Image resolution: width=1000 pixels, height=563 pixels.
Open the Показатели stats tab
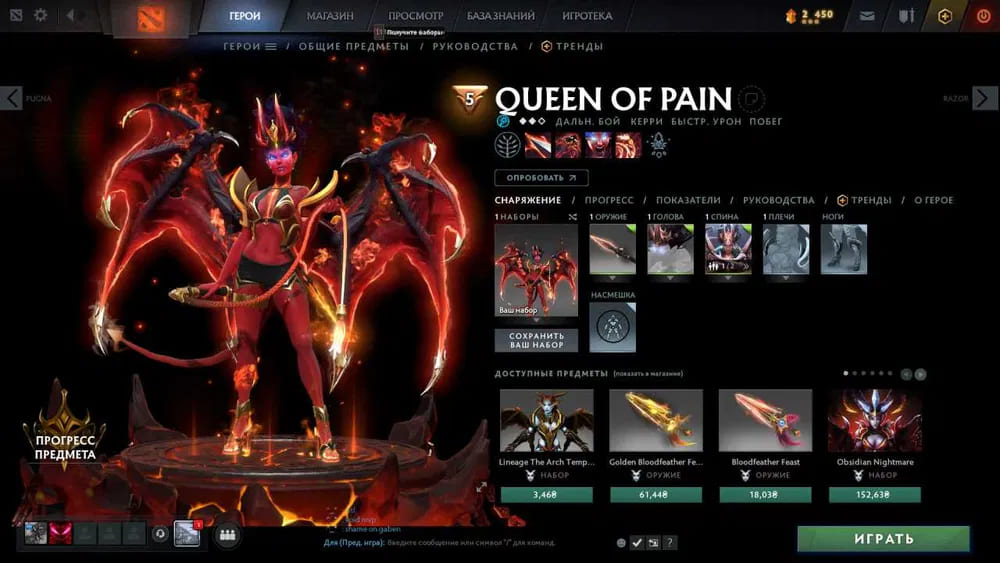click(689, 200)
